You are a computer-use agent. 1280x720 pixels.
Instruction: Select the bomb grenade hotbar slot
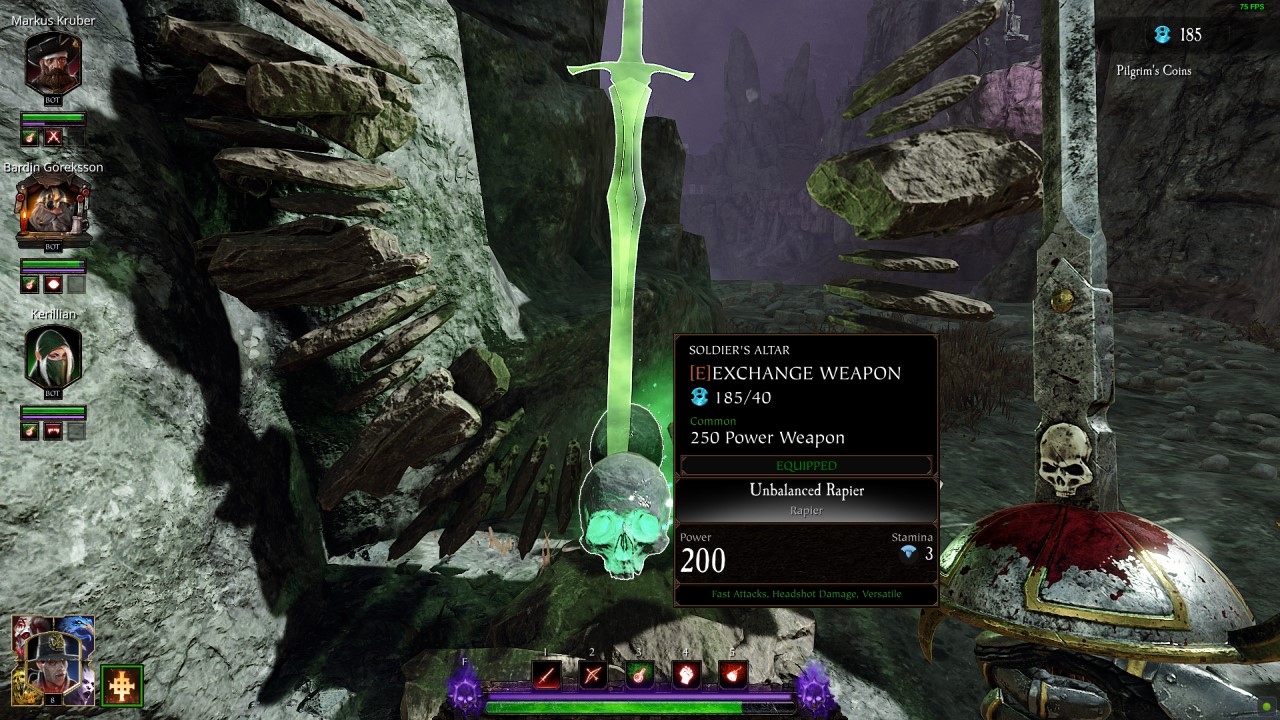pyautogui.click(x=732, y=675)
